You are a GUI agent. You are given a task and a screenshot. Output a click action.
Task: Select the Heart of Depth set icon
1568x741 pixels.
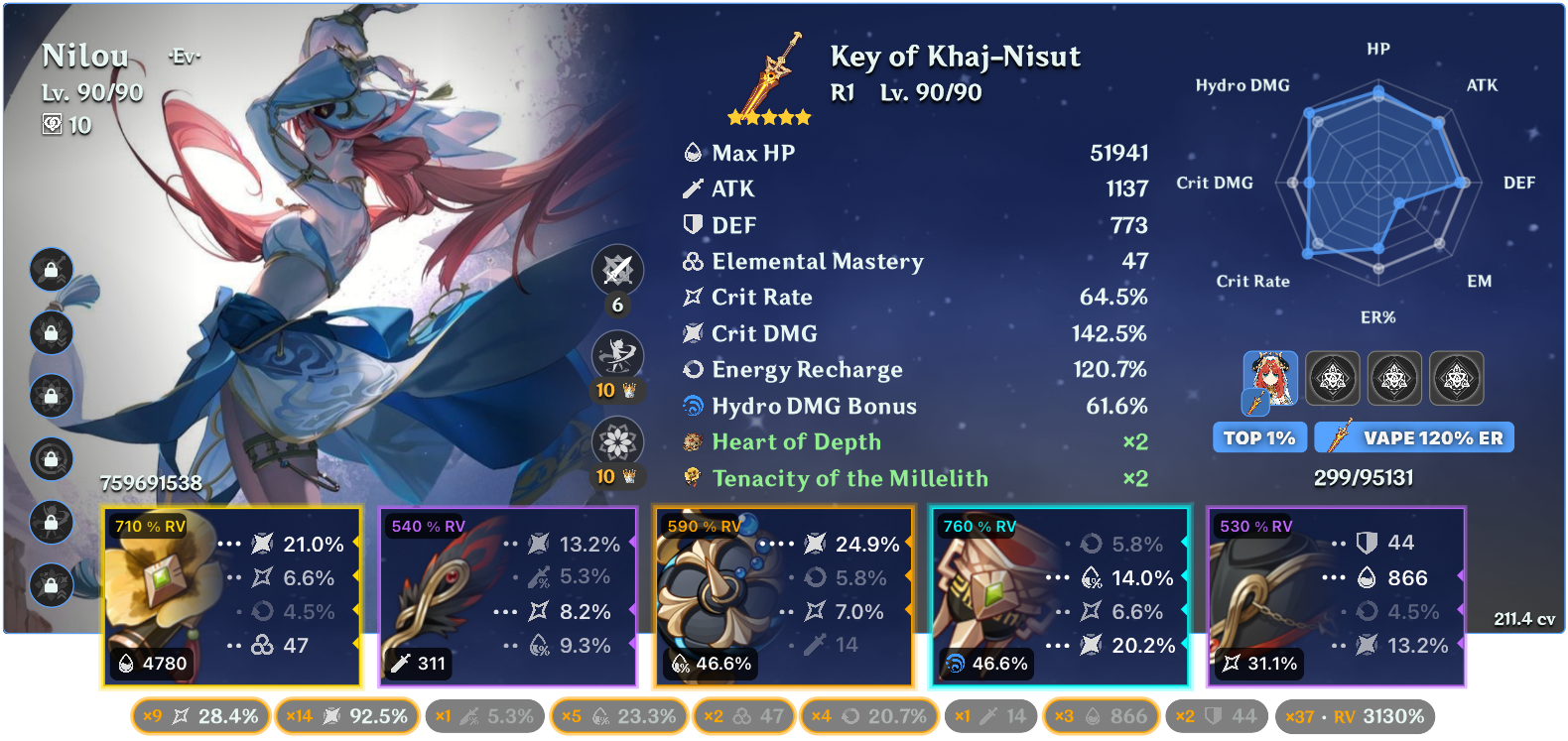tap(692, 442)
